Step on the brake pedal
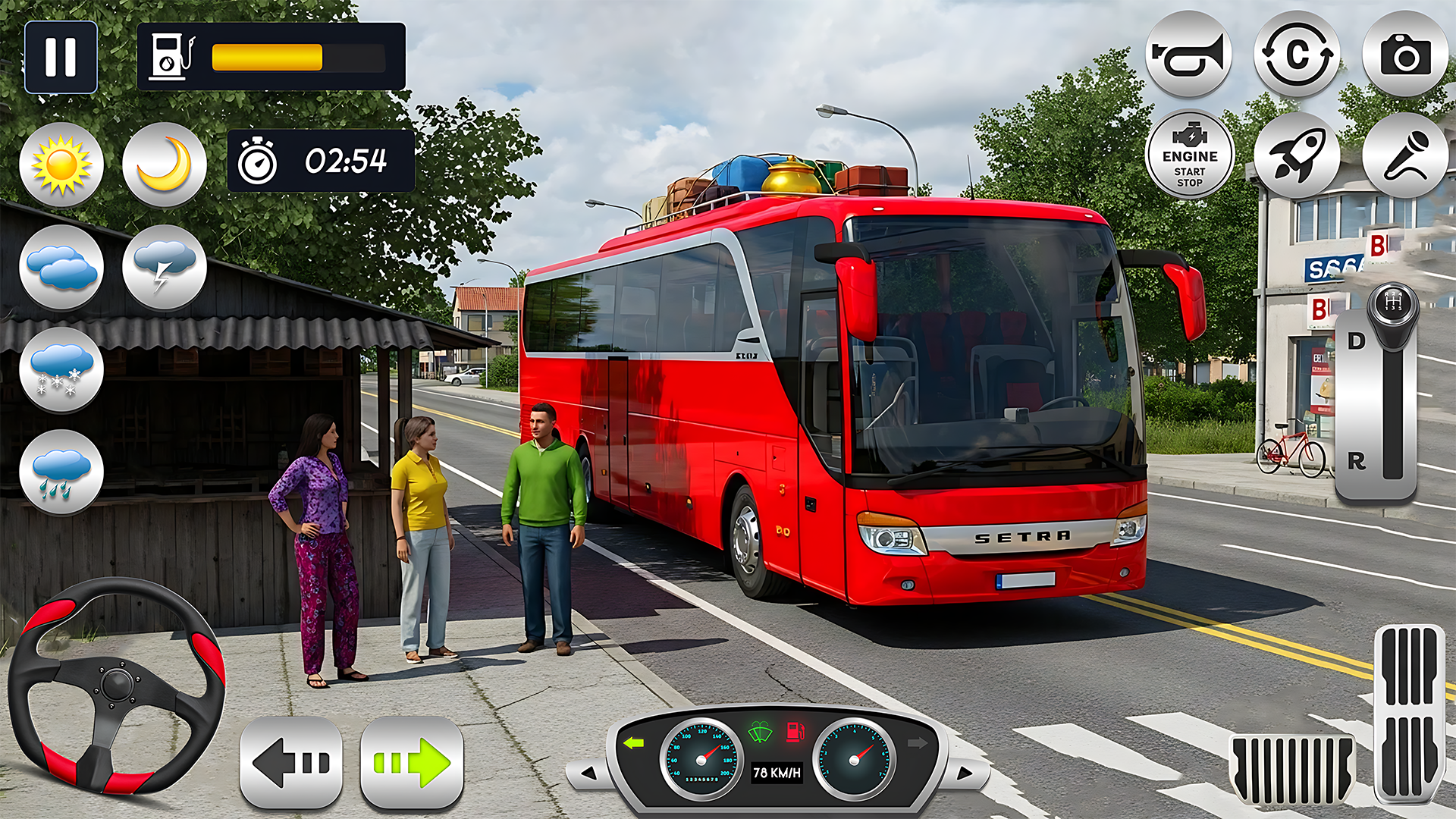Viewport: 1456px width, 819px height. pos(1291,768)
